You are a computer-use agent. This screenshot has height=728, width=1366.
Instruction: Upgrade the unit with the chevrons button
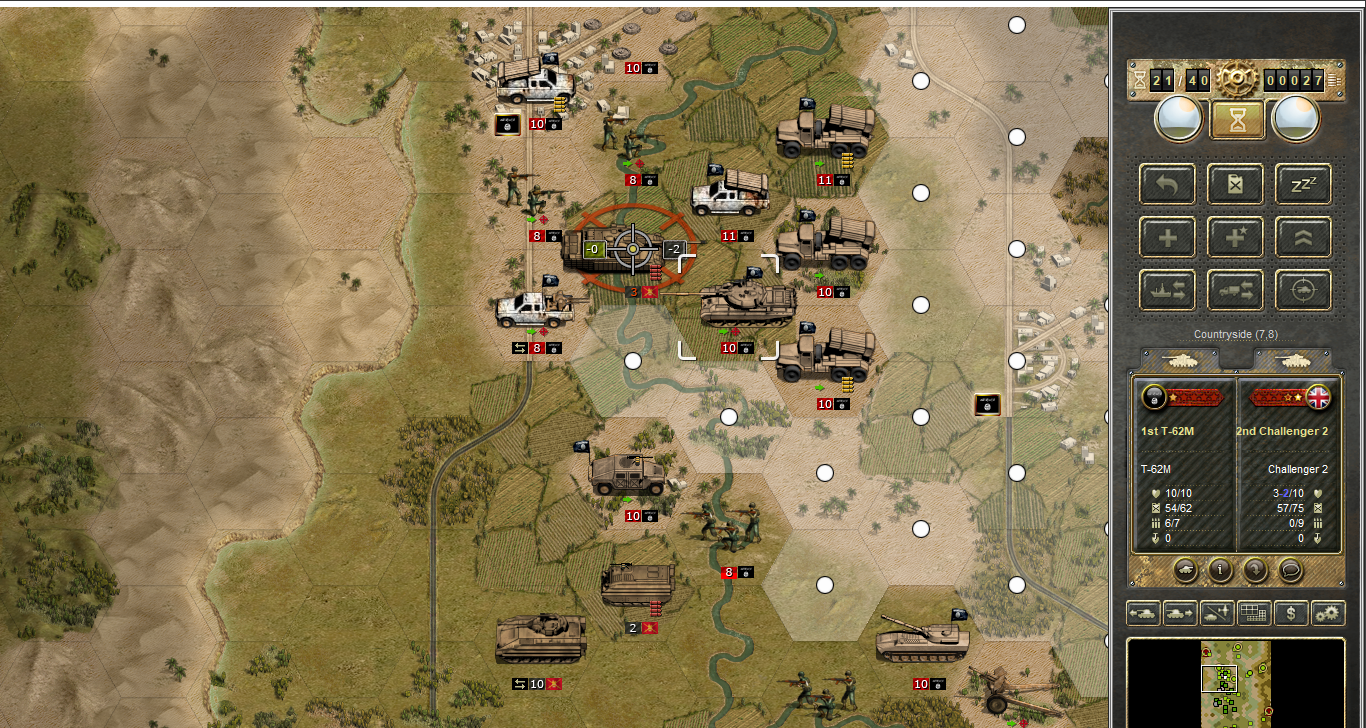tap(1303, 237)
